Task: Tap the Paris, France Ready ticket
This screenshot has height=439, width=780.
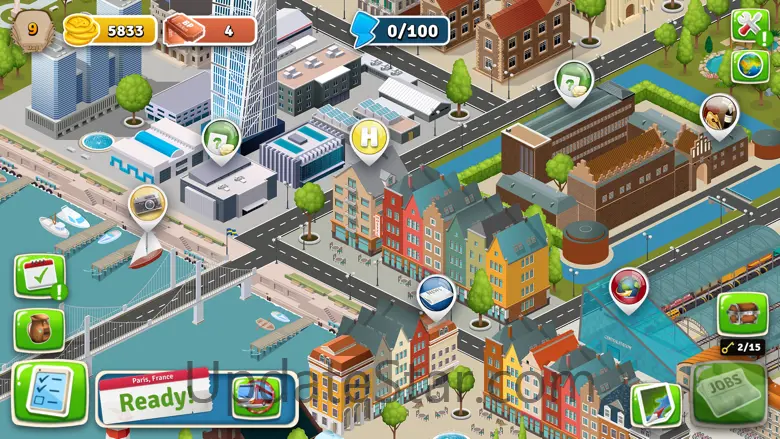Action: [x=155, y=396]
